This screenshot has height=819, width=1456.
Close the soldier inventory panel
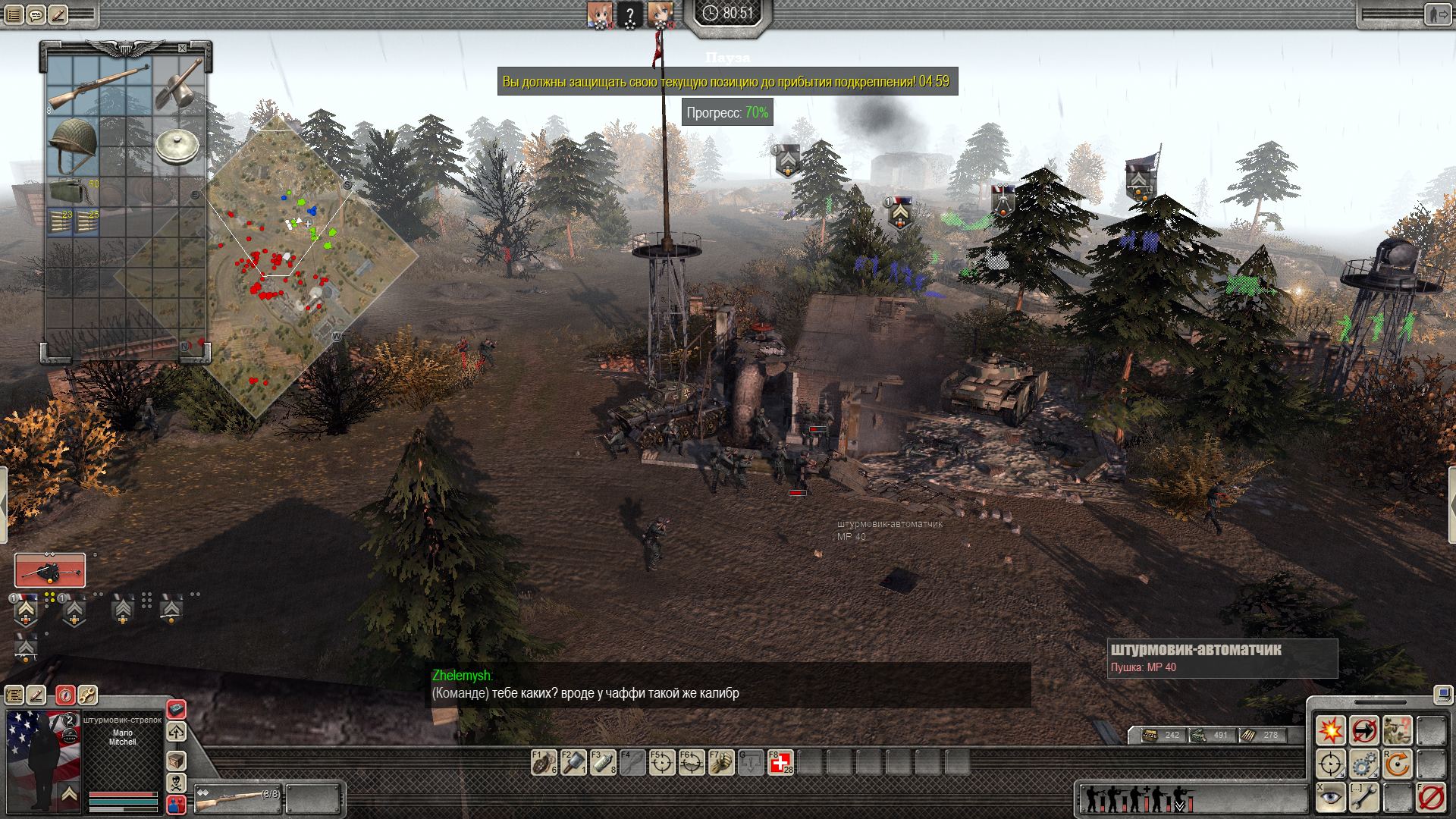point(182,49)
